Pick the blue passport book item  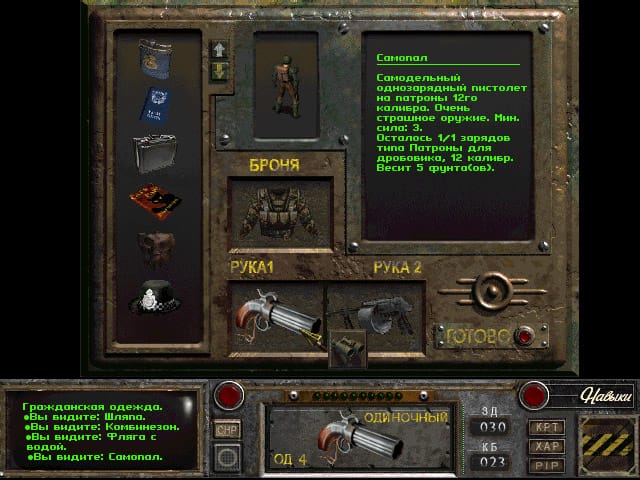click(x=156, y=105)
